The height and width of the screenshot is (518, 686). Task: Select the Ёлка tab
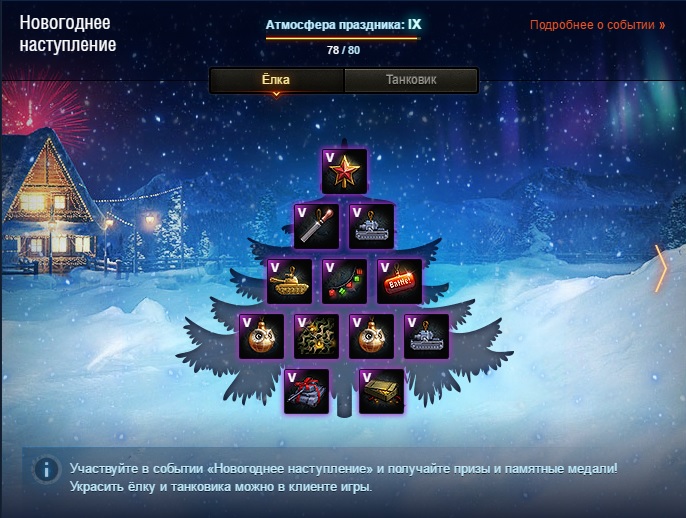point(276,80)
